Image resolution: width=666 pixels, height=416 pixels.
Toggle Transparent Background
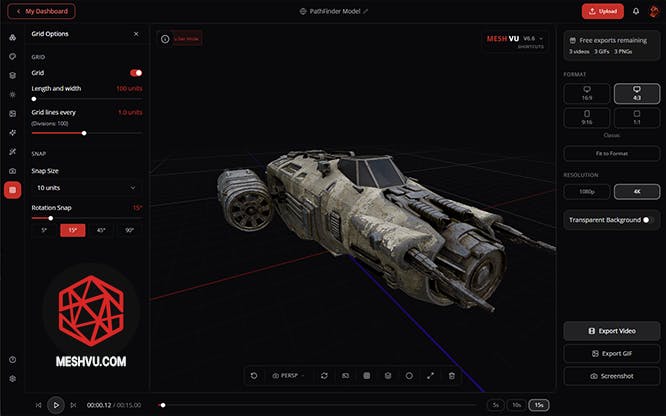pos(646,220)
